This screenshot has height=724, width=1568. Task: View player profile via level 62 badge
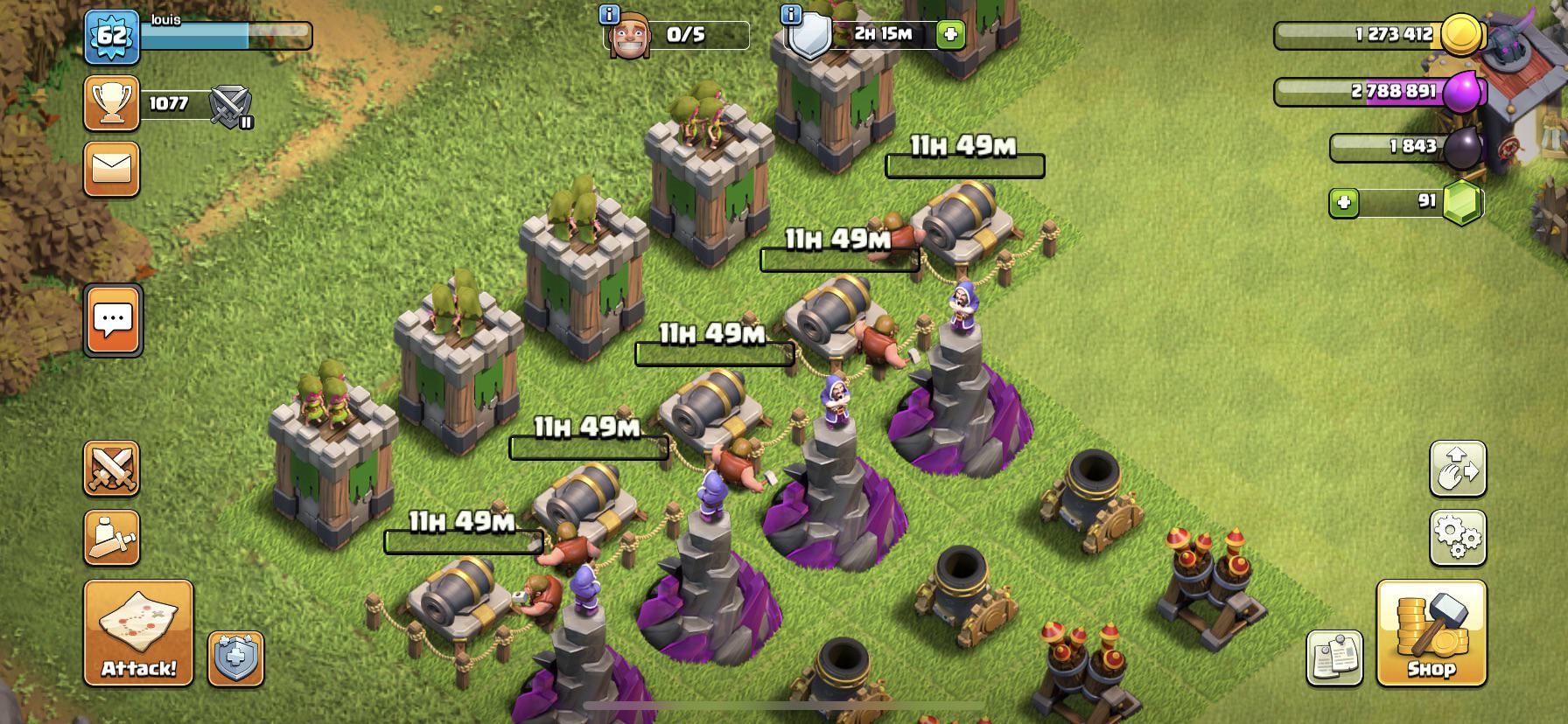(112, 38)
